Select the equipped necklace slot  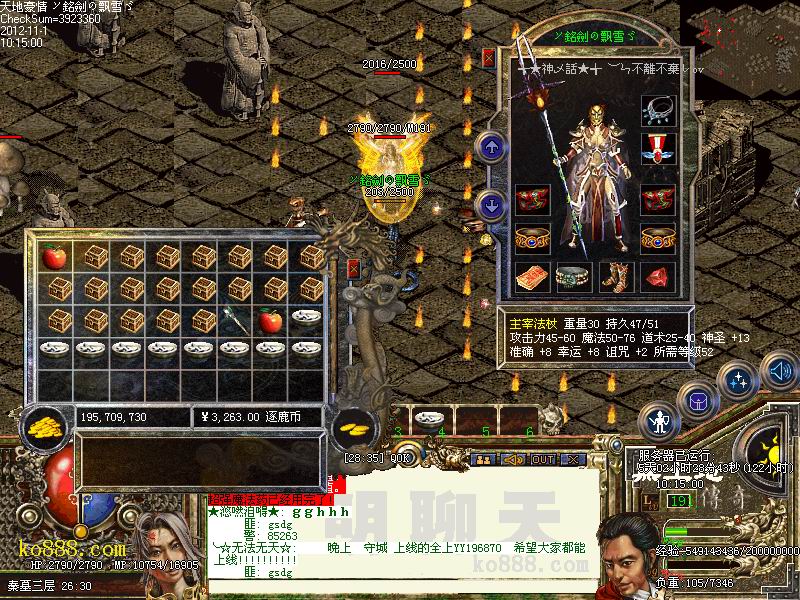coord(658,110)
